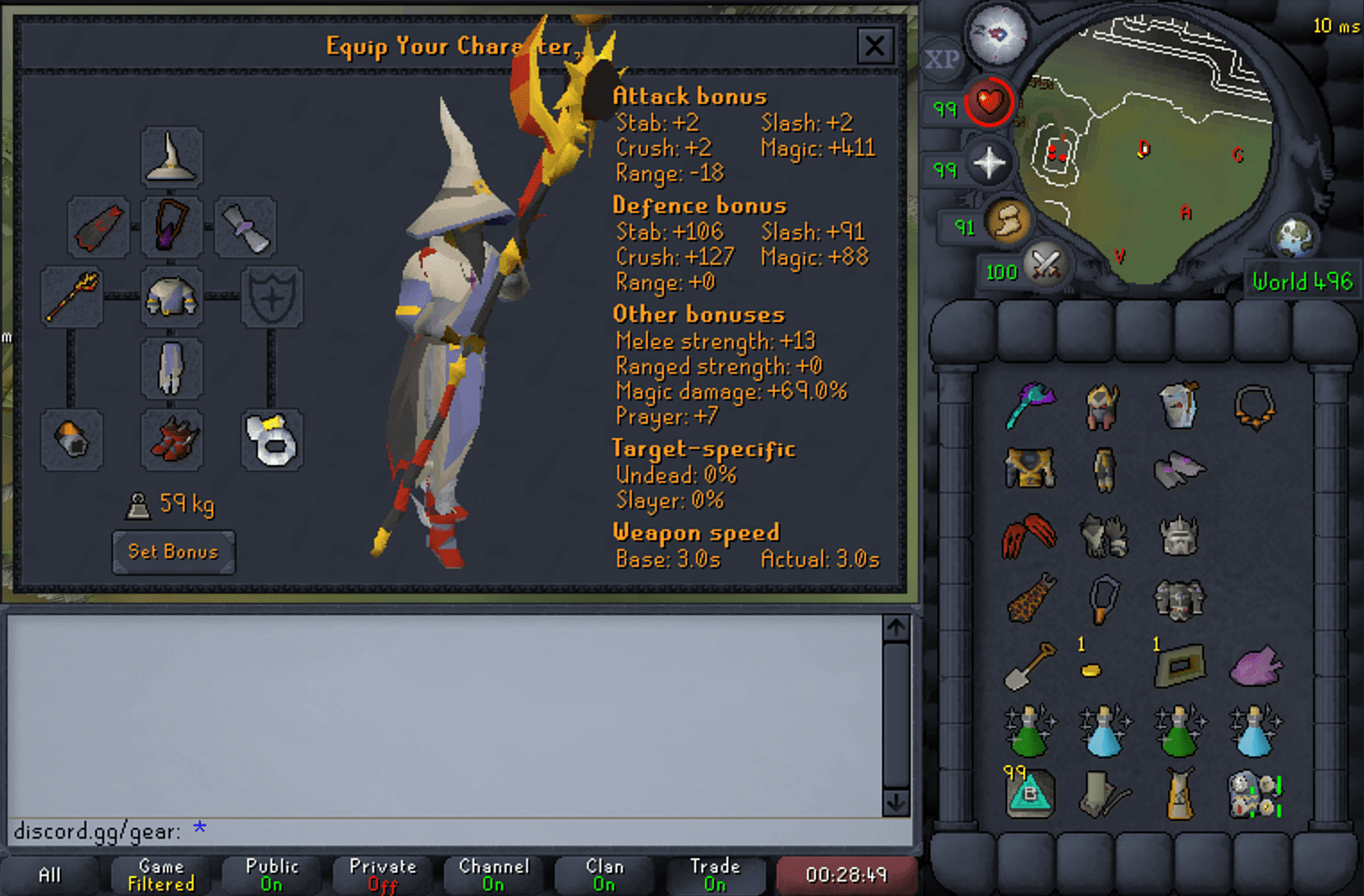The image size is (1364, 896).
Task: Select the spade in the inventory
Action: point(1029,665)
